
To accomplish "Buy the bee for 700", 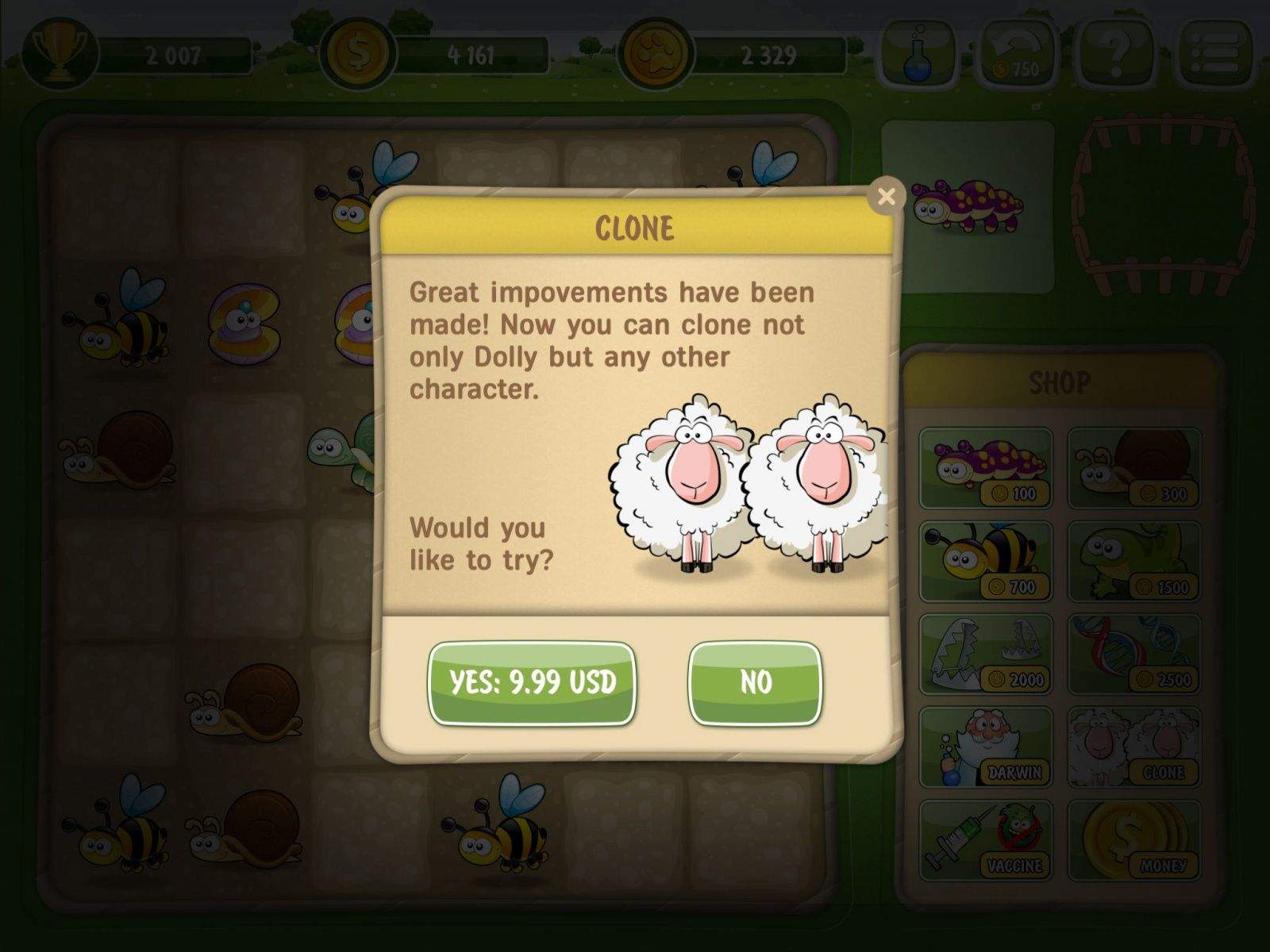I will [x=986, y=561].
